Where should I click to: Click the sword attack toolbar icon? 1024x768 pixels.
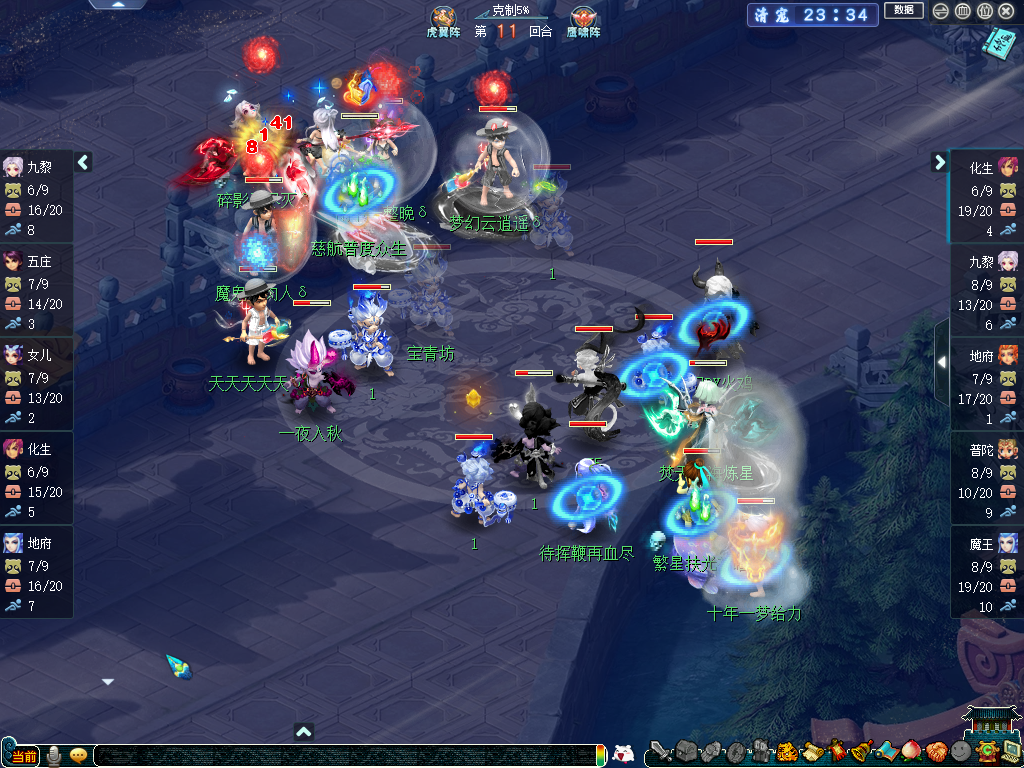coord(660,751)
